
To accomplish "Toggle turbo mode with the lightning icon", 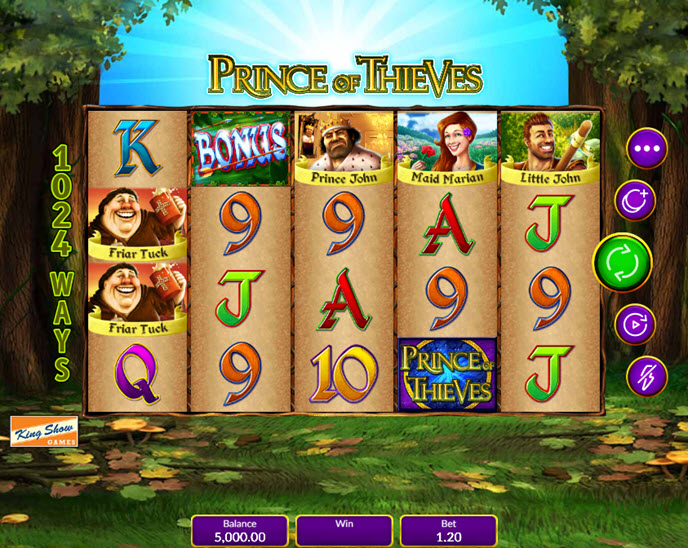I will (x=646, y=376).
